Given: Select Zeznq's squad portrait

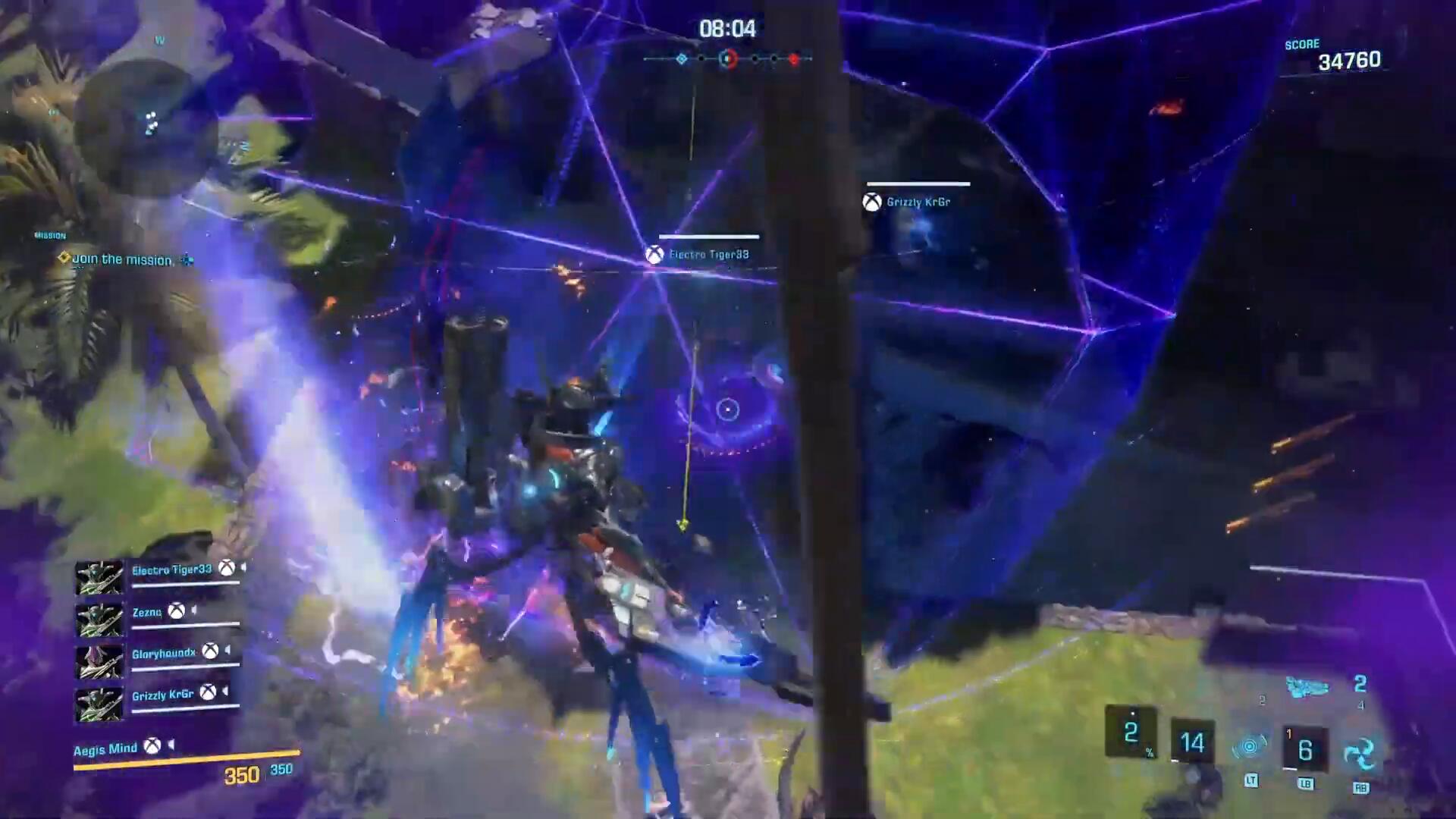Looking at the screenshot, I should click(x=99, y=620).
